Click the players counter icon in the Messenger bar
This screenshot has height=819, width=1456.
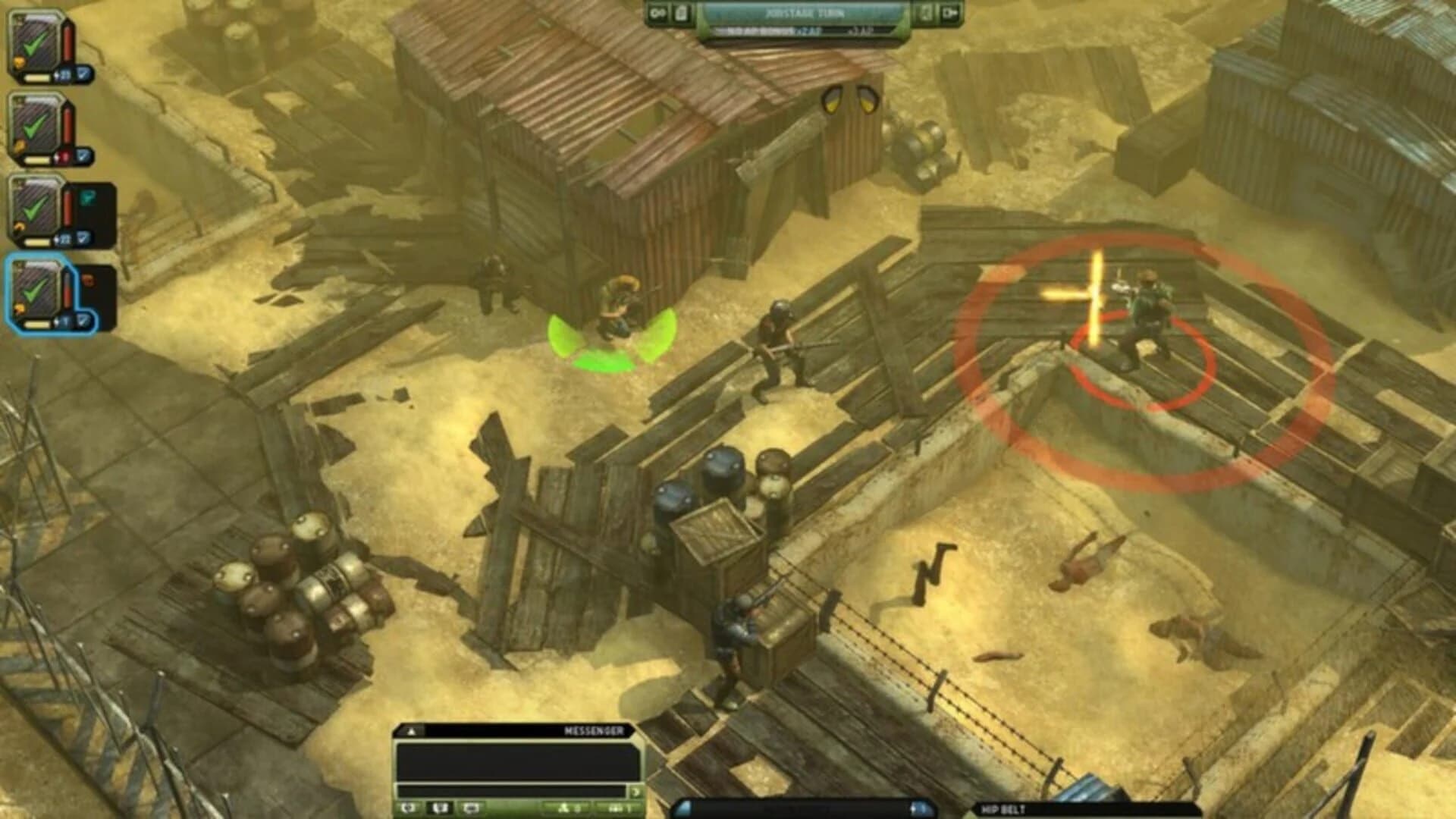click(x=565, y=808)
